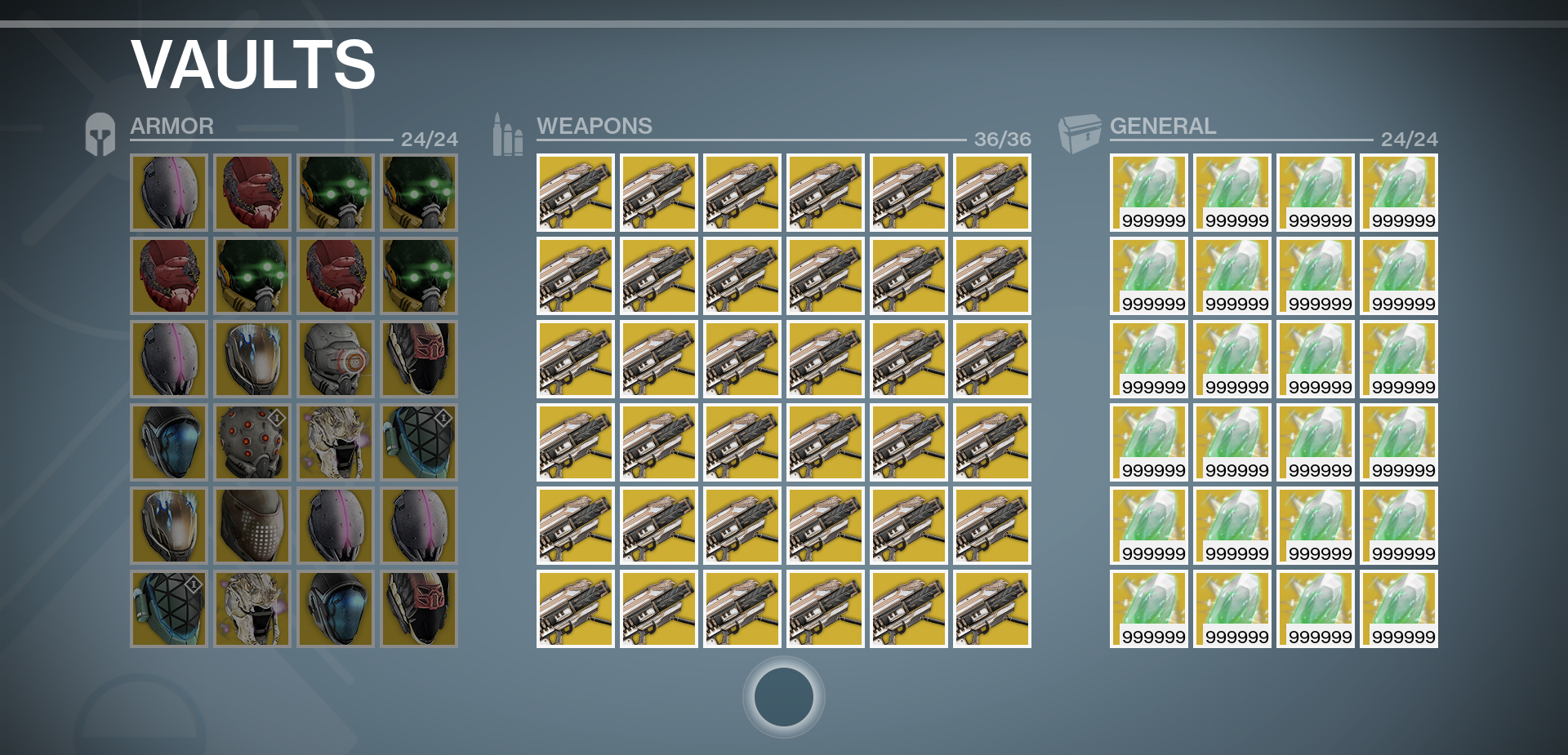Click the 24/24 armor capacity counter
Viewport: 1568px width, 755px height.
[x=428, y=139]
